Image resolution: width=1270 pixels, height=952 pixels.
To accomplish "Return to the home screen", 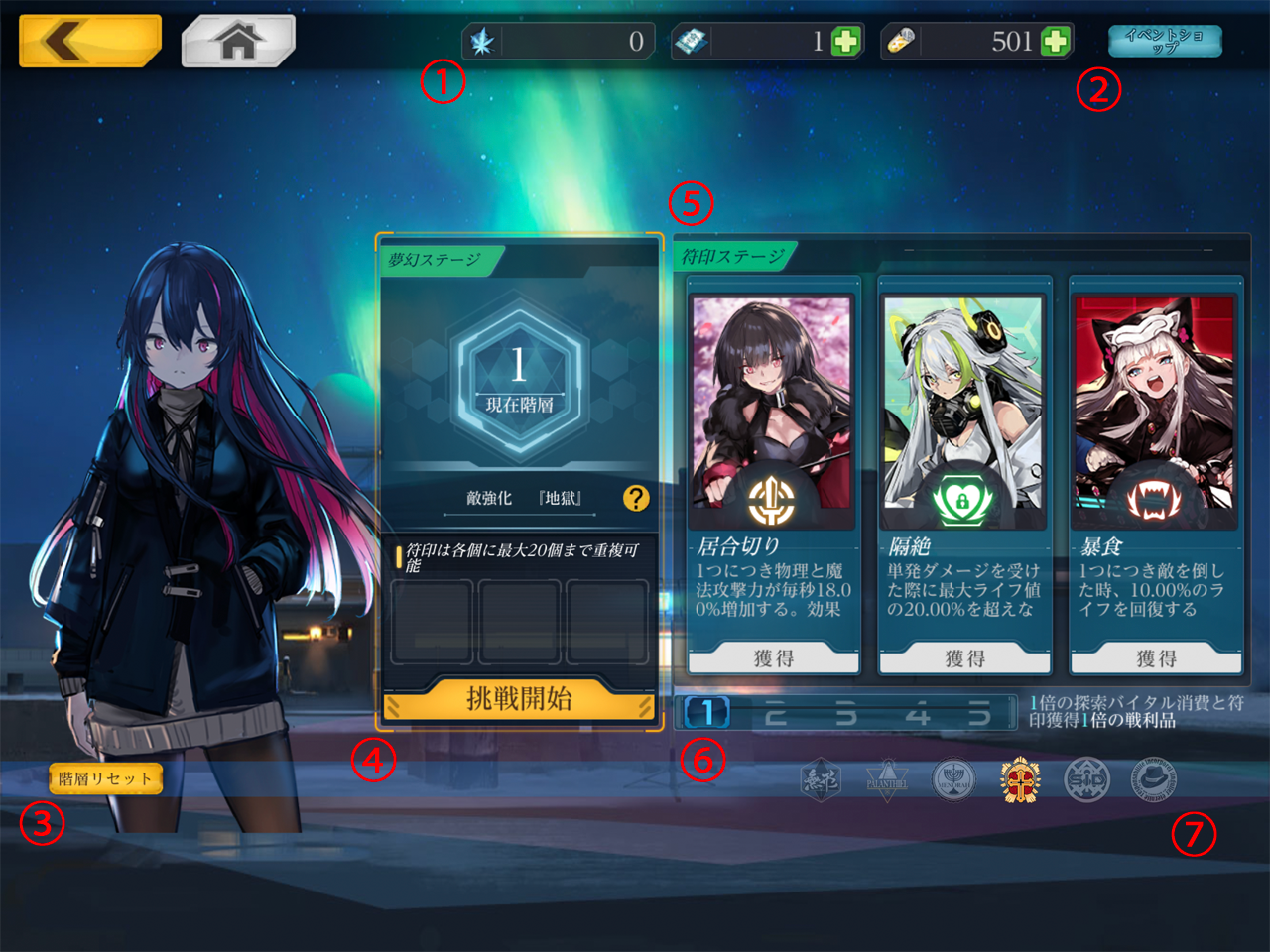I will (238, 41).
